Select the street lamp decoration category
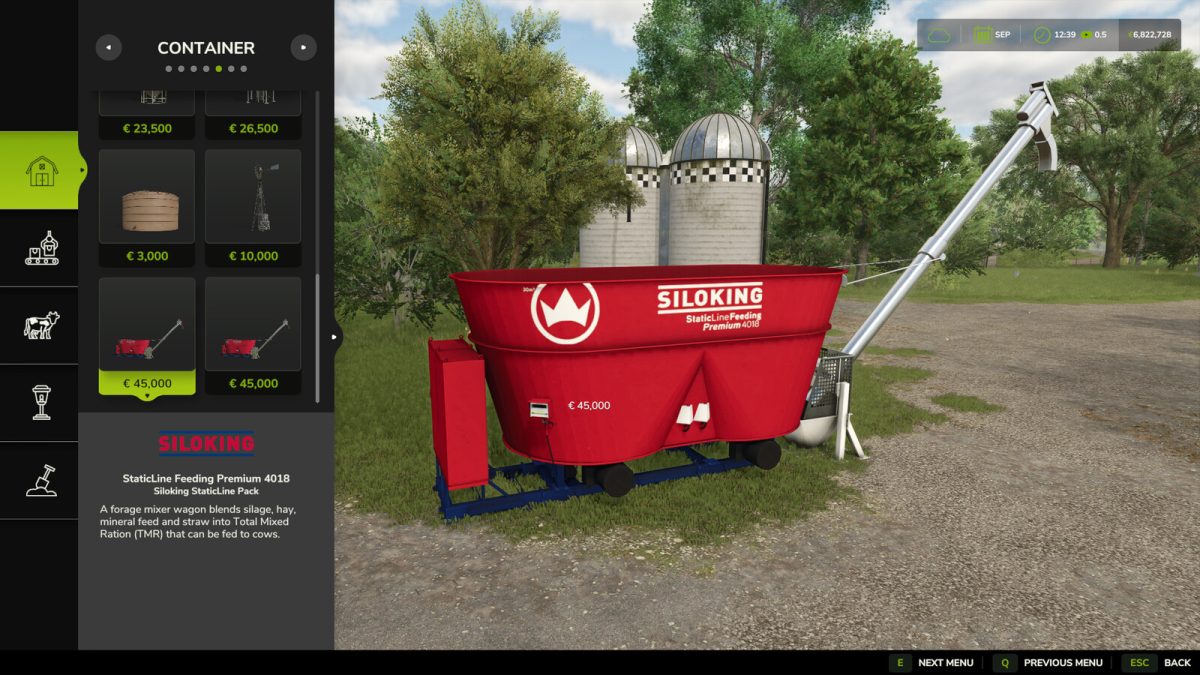The width and height of the screenshot is (1200, 675). (x=40, y=402)
